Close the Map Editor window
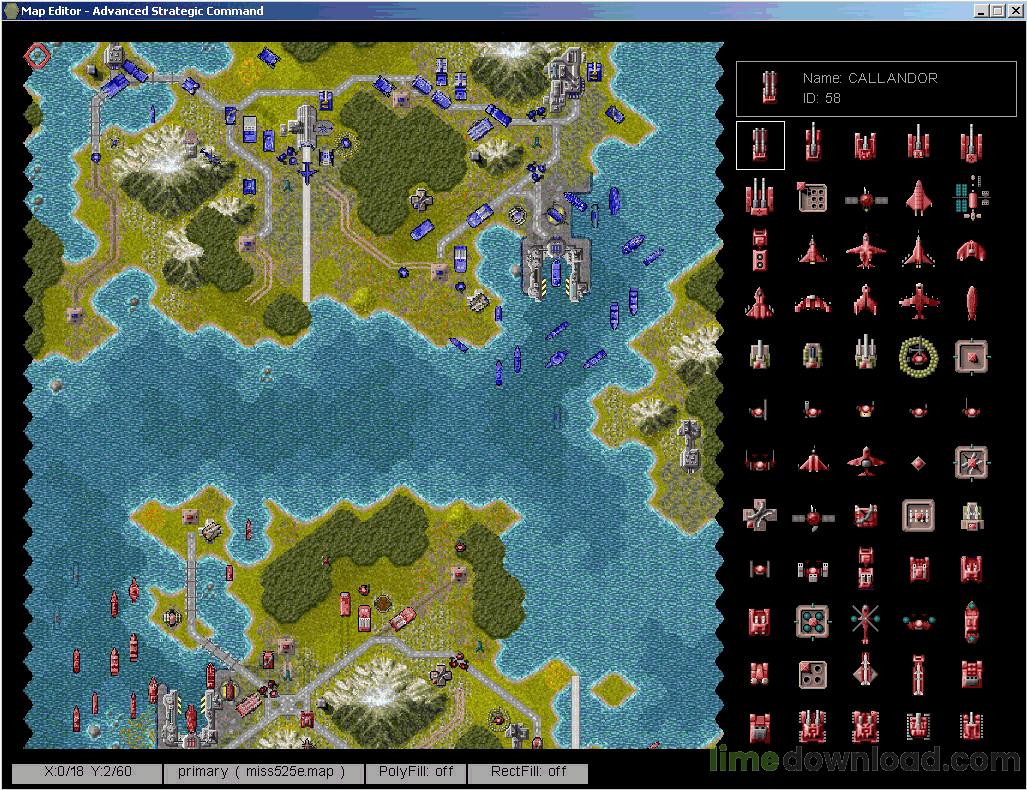Screen dimensions: 1027x790 [x=1014, y=11]
